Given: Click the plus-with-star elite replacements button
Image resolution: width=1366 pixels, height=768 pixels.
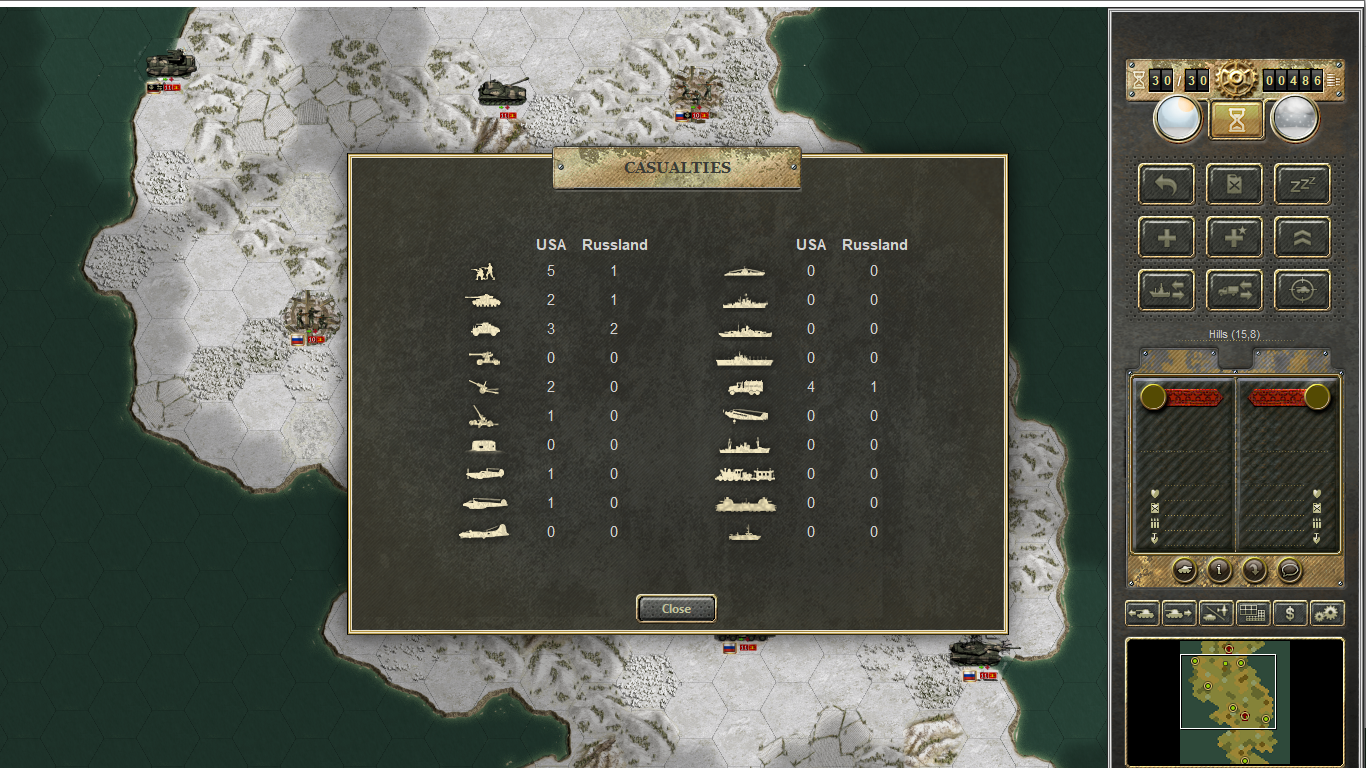Looking at the screenshot, I should (x=1234, y=237).
